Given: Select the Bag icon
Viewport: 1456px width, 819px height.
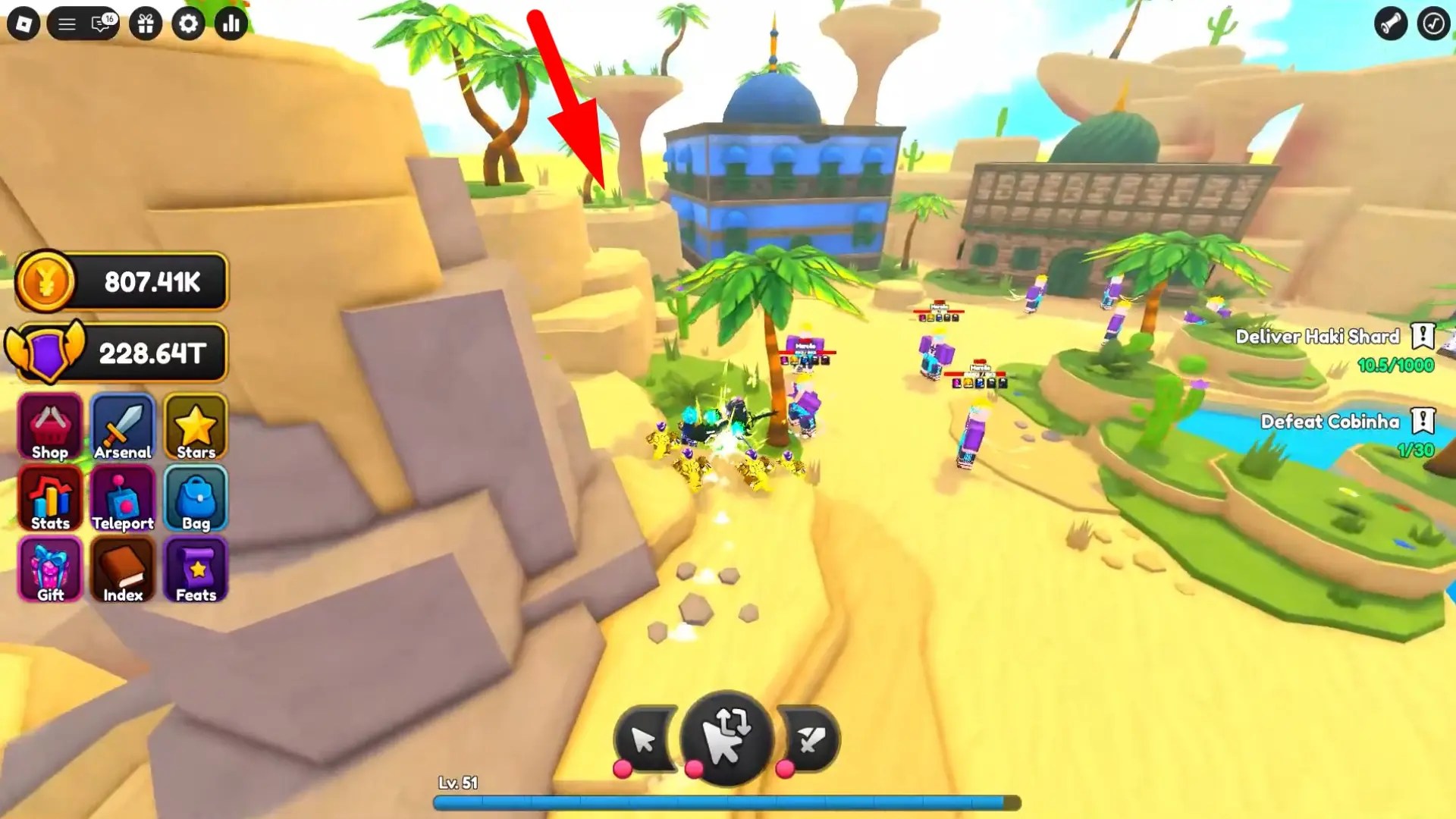Looking at the screenshot, I should (x=195, y=498).
